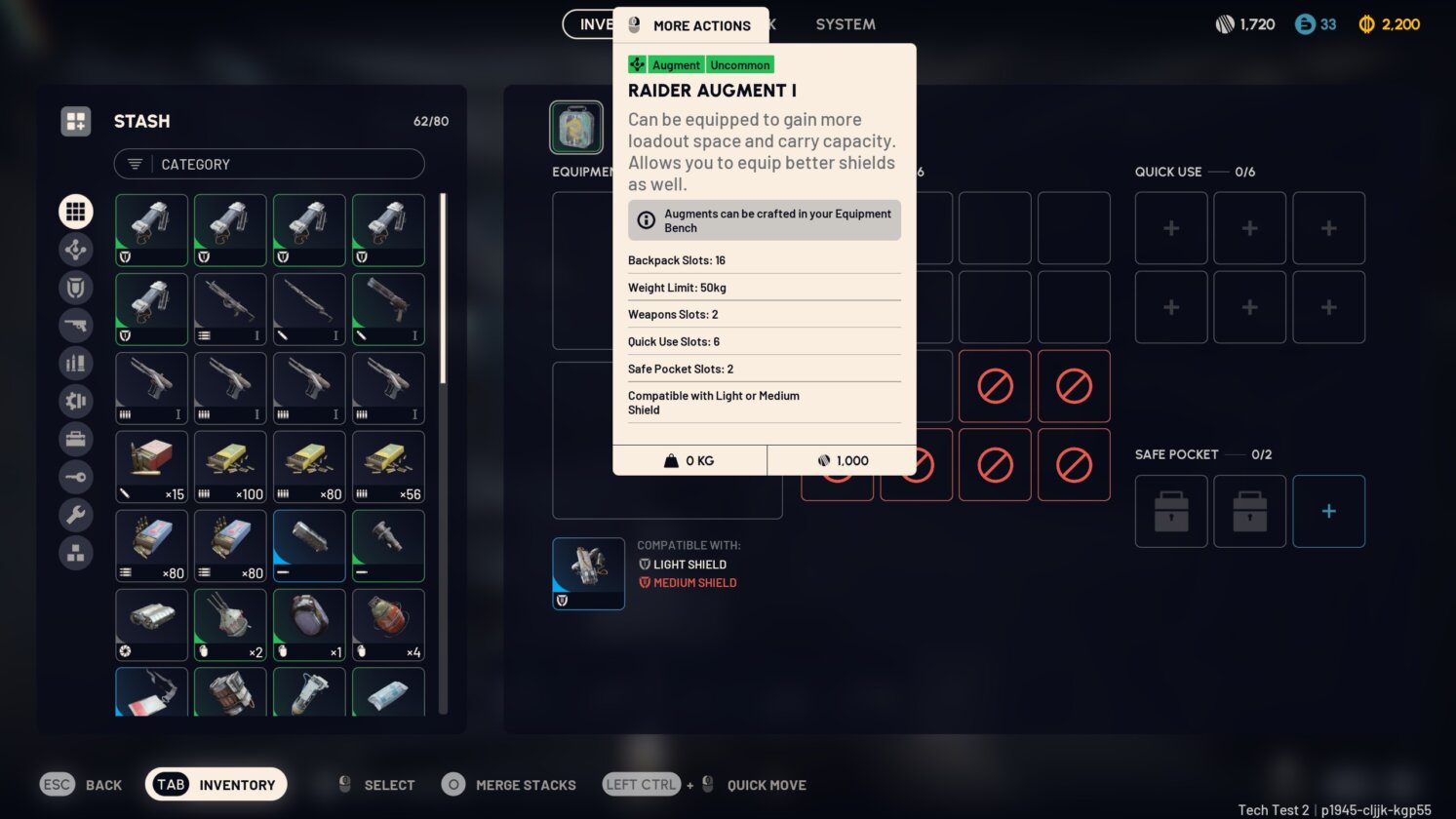Open the toolbox equipment category filter
The image size is (1456, 819).
(76, 439)
